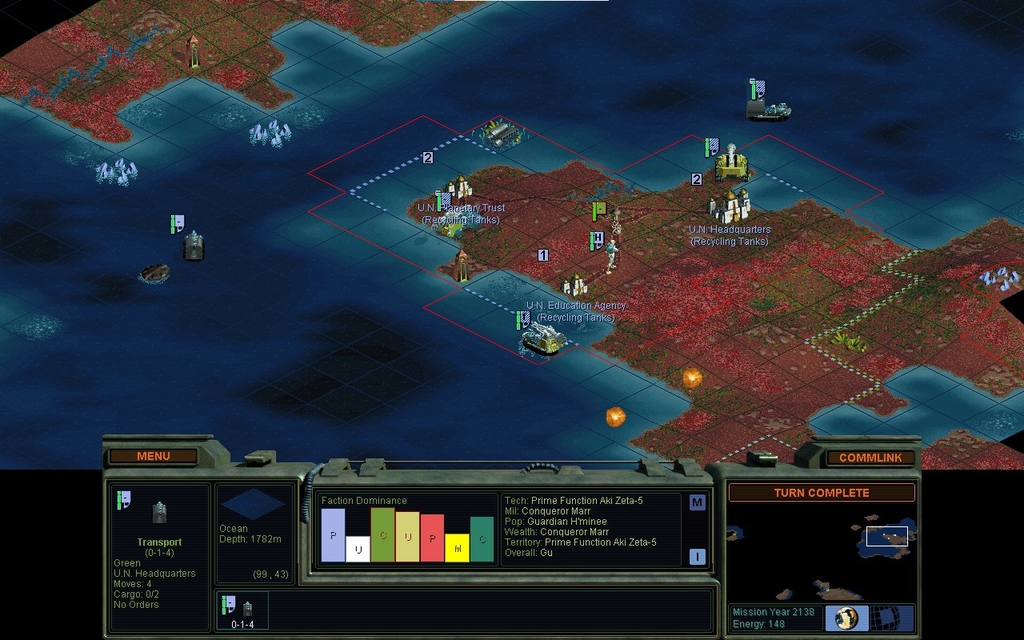Open the MENU button

(x=153, y=456)
